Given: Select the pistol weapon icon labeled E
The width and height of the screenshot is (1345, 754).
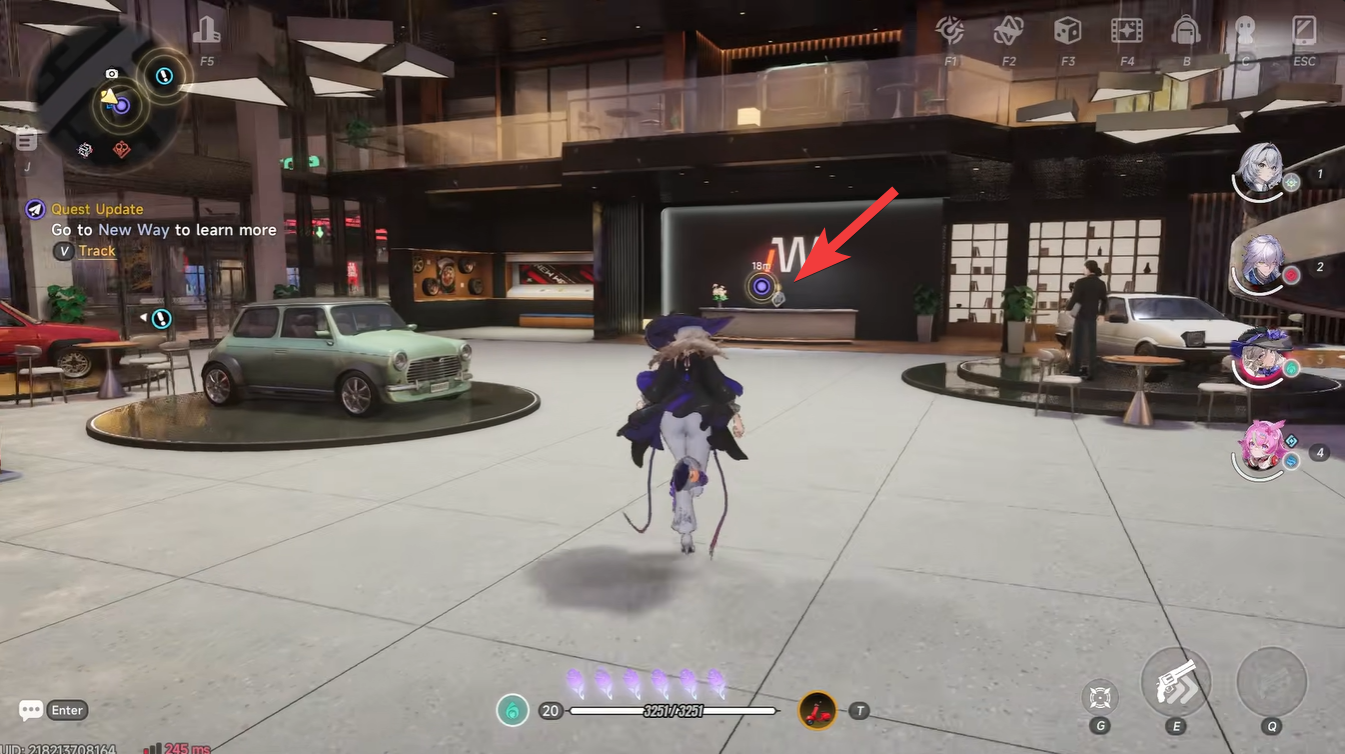Looking at the screenshot, I should click(1176, 682).
